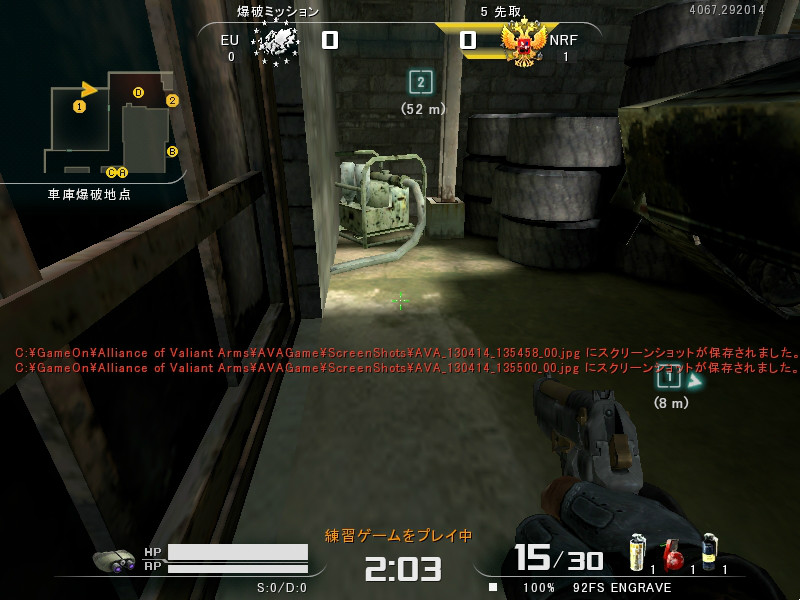Viewport: 800px width, 600px height.
Task: Click the minimap marker labeled D
Action: pyautogui.click(x=138, y=93)
